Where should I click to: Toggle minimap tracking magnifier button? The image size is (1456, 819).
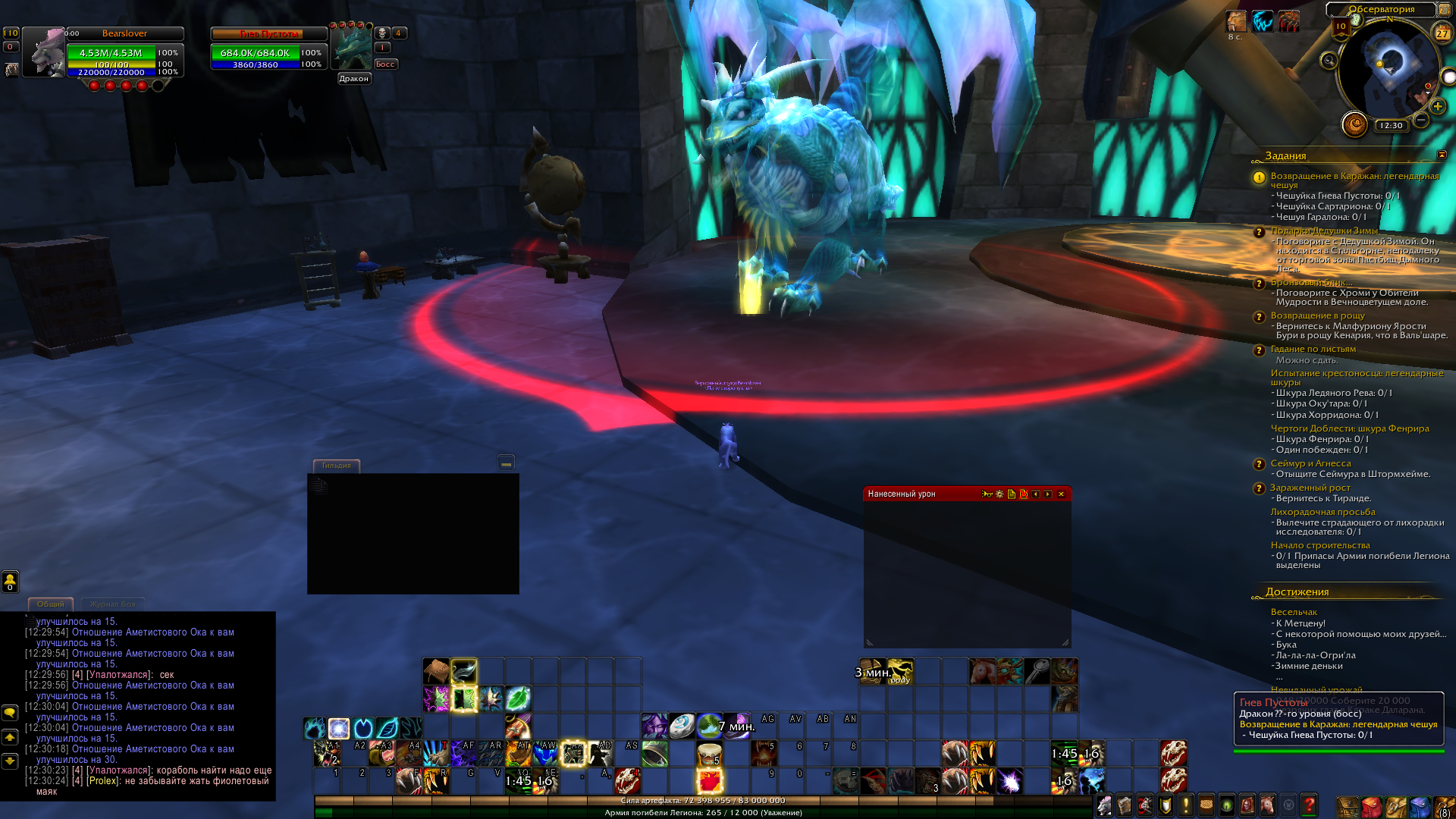1328,61
